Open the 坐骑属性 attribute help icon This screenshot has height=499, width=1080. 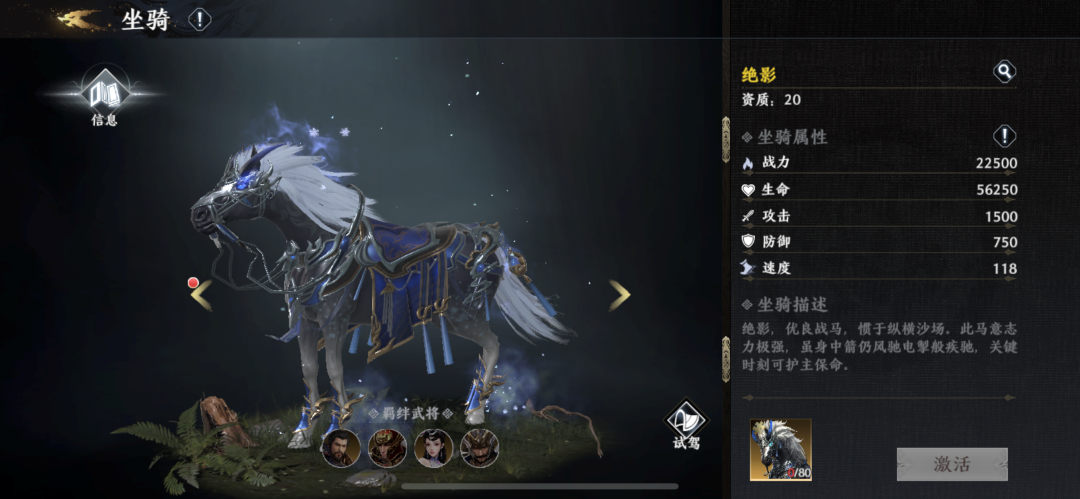point(1004,136)
